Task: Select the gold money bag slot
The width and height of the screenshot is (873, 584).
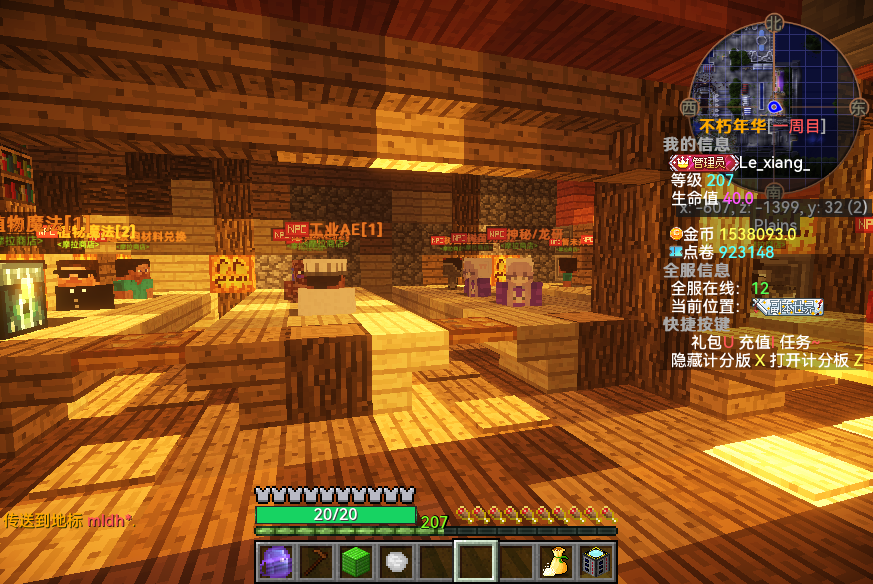Action: click(556, 561)
